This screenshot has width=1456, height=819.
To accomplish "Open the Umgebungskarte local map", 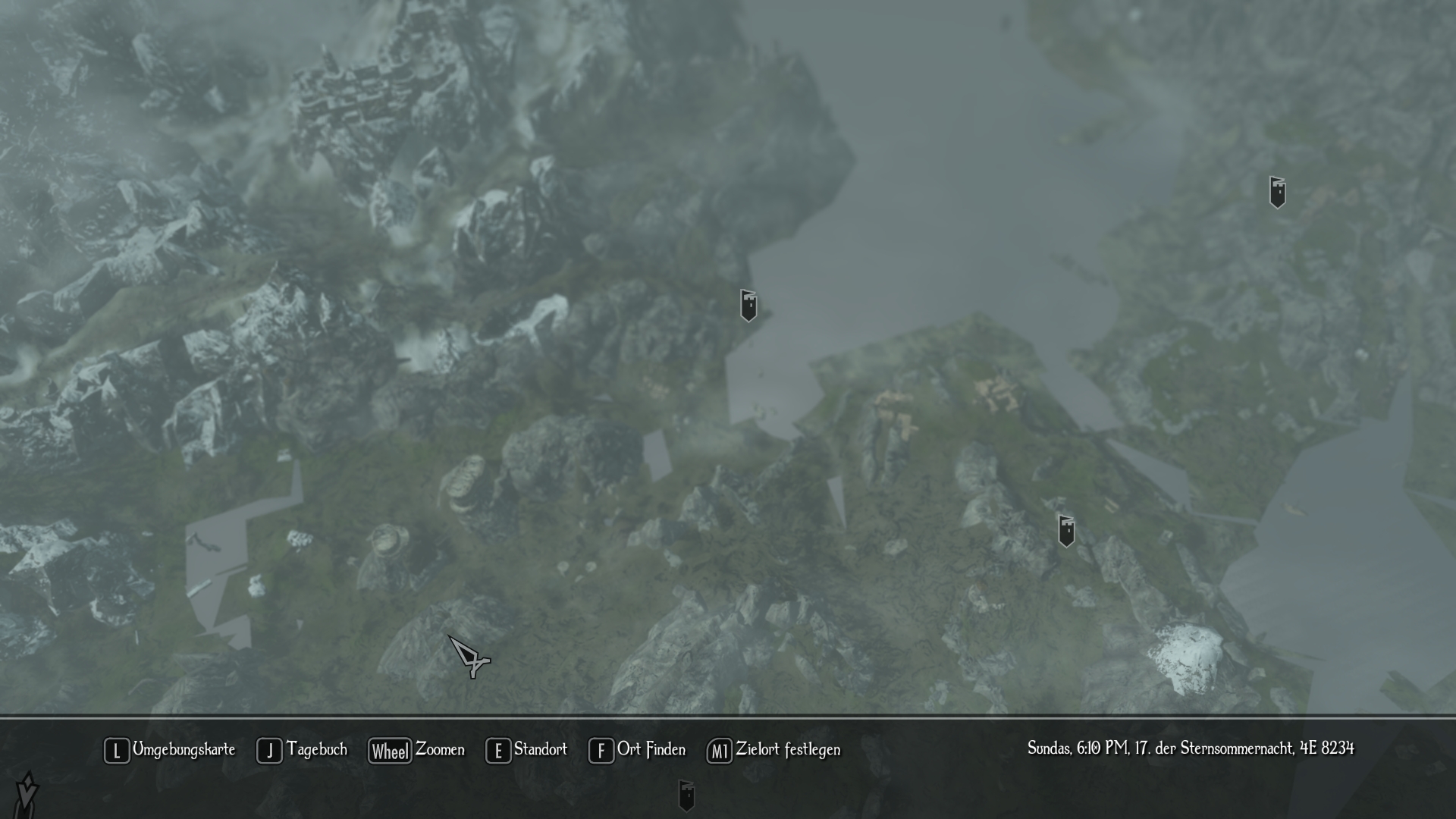I will 170,750.
